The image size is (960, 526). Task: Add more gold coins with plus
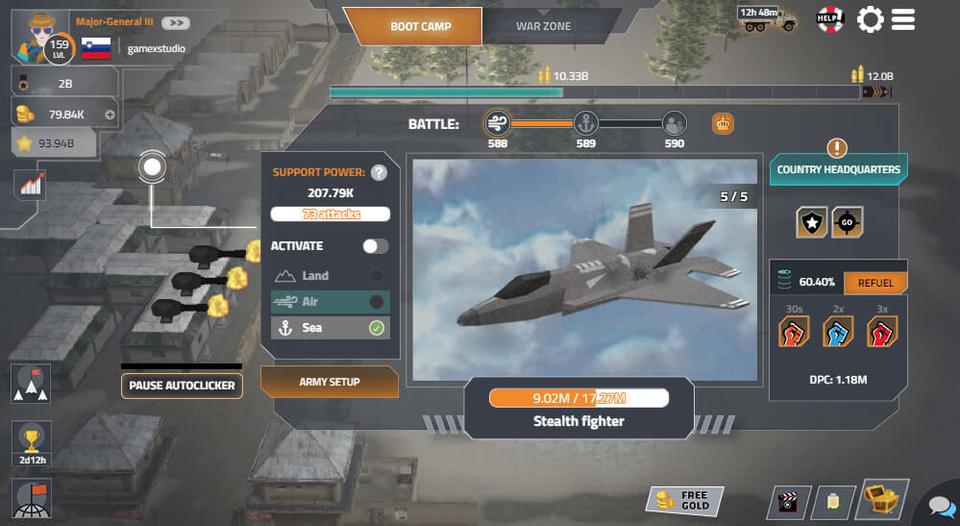[x=109, y=115]
